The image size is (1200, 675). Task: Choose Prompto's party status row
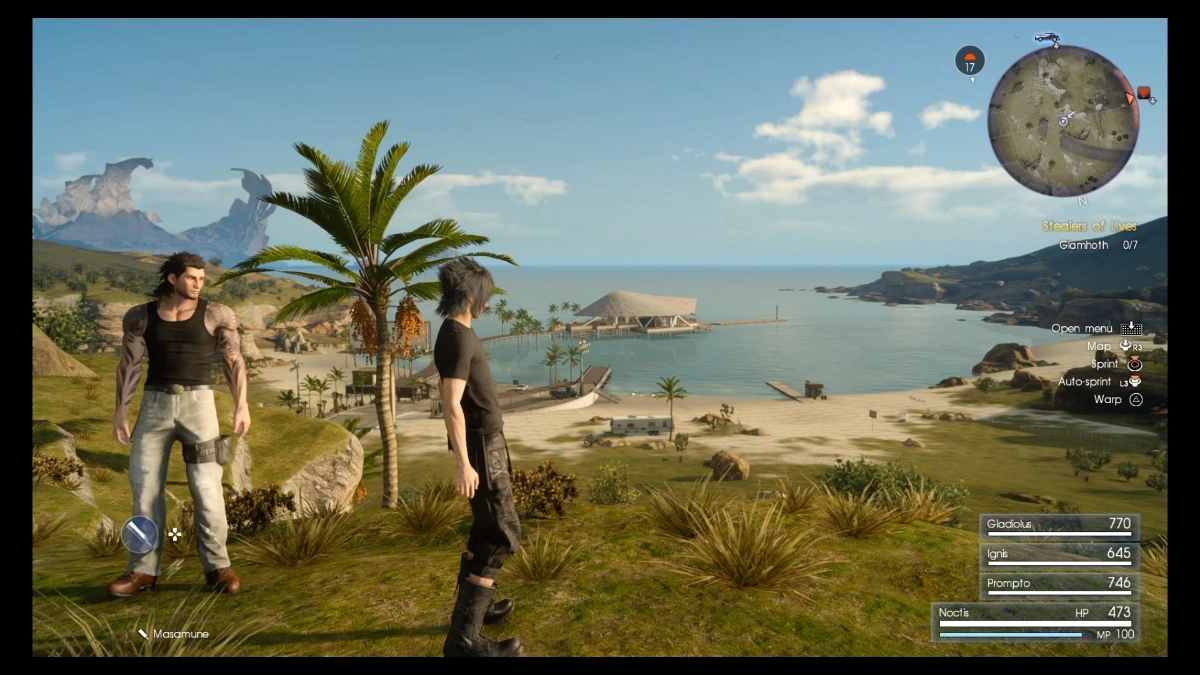1058,586
